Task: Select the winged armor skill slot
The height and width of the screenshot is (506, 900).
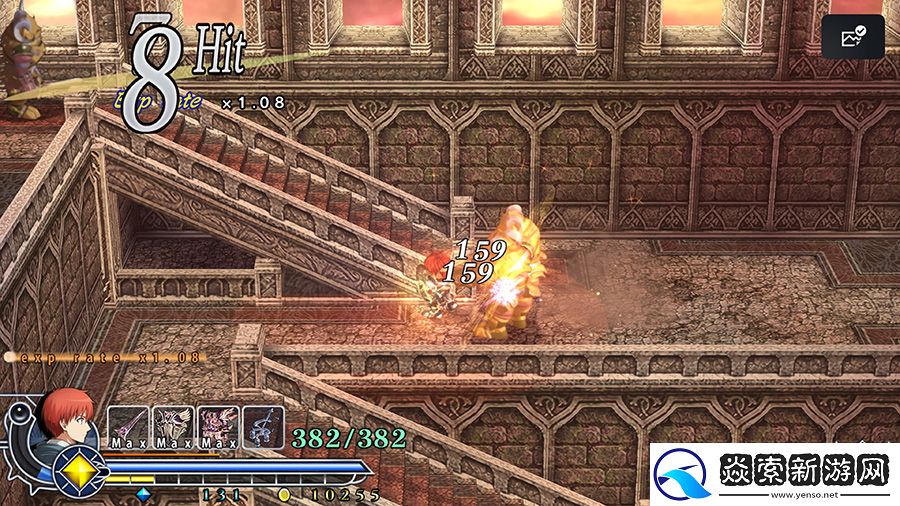Action: tap(173, 425)
